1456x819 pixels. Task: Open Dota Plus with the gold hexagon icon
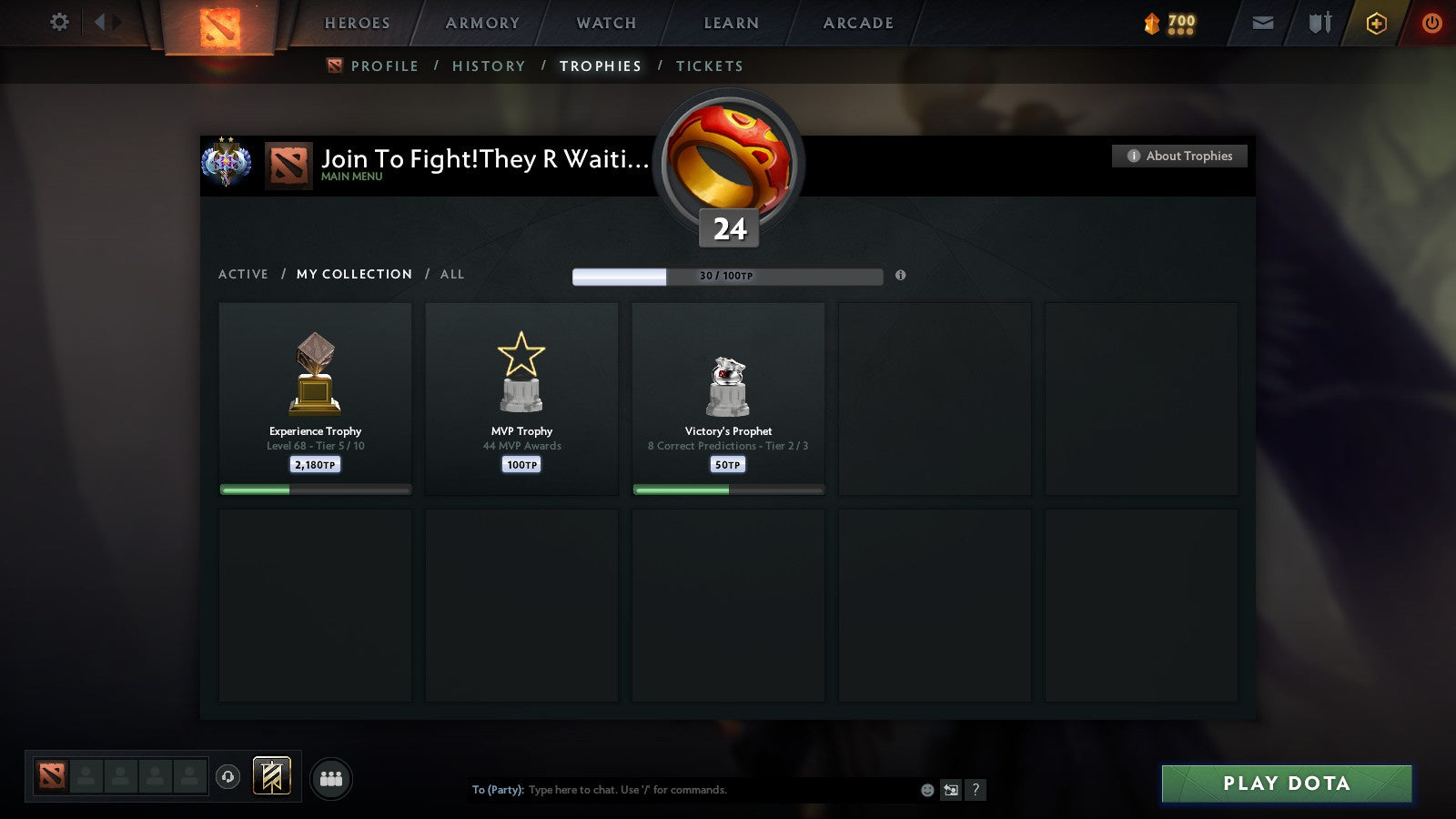tap(1375, 23)
